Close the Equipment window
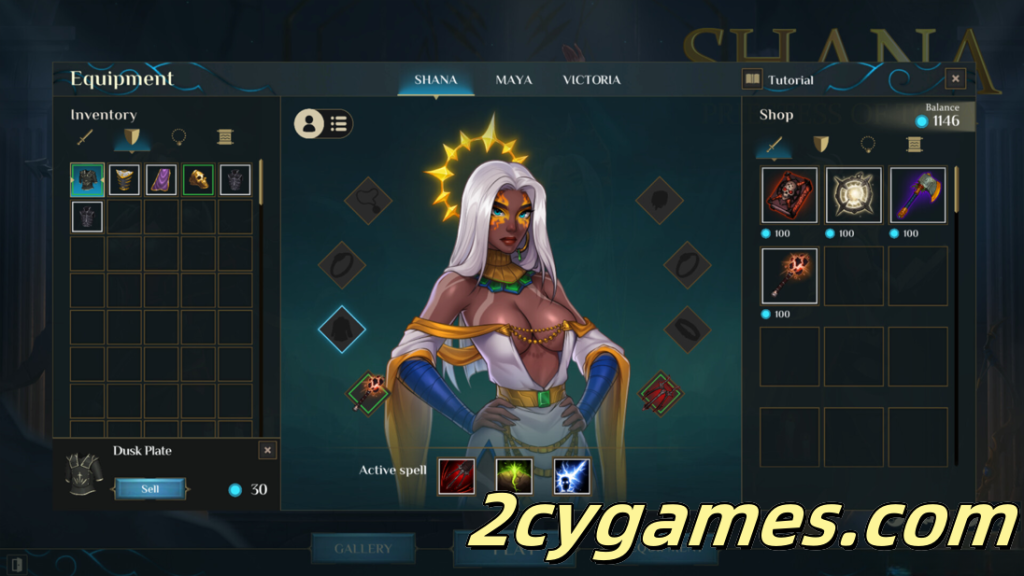 click(x=955, y=79)
